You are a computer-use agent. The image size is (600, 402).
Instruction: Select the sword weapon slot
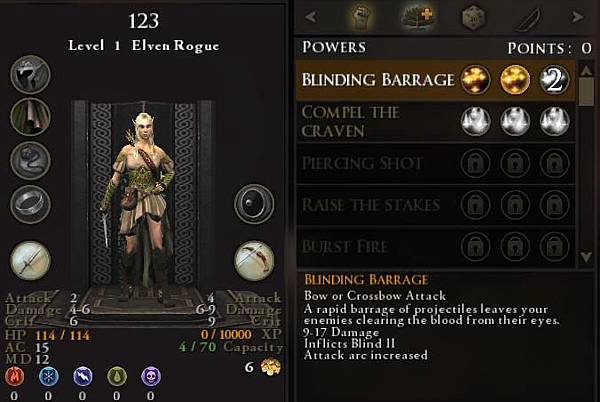coord(30,260)
